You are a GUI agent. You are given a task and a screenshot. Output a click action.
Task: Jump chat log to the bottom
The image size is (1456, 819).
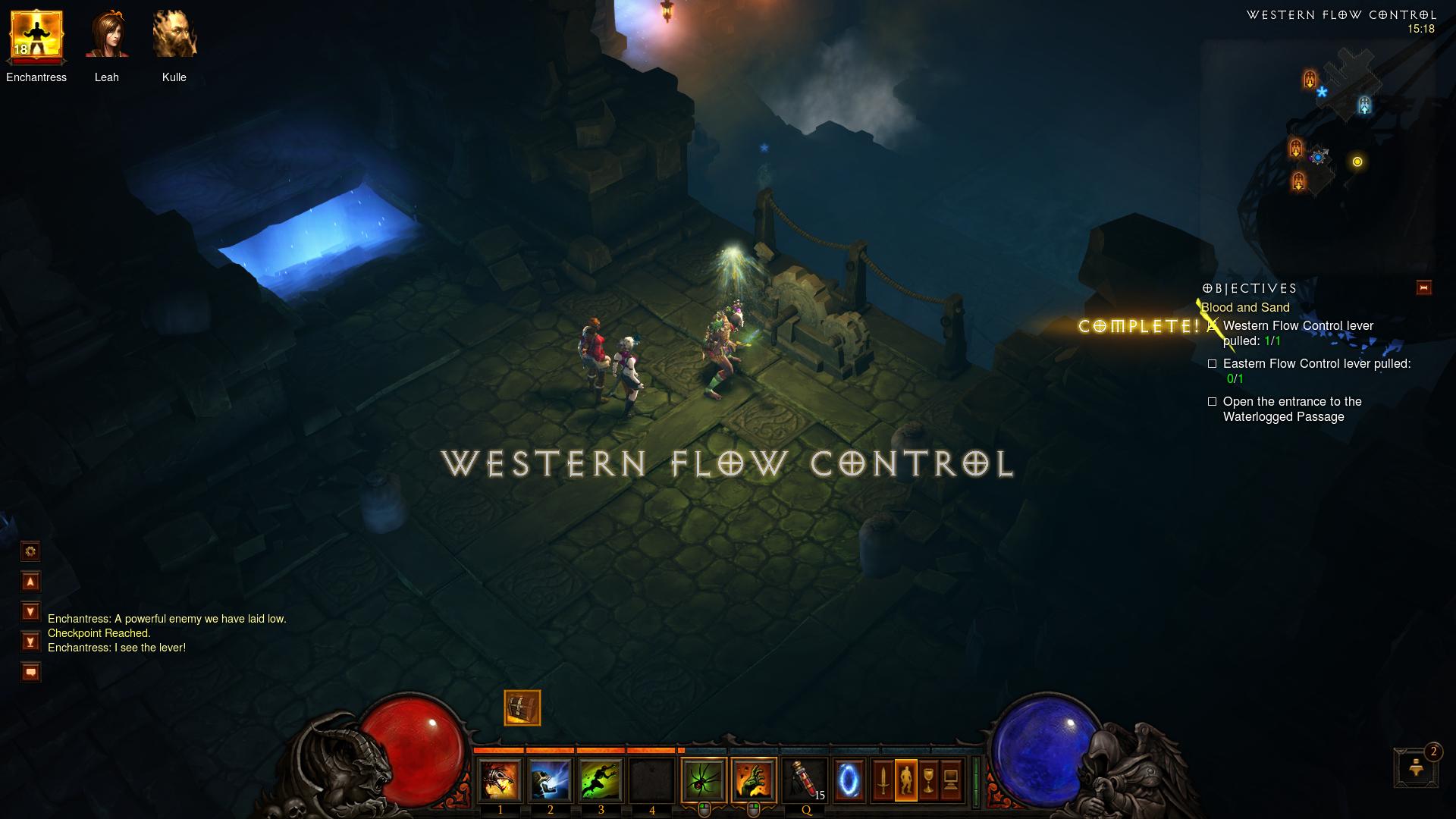click(30, 642)
